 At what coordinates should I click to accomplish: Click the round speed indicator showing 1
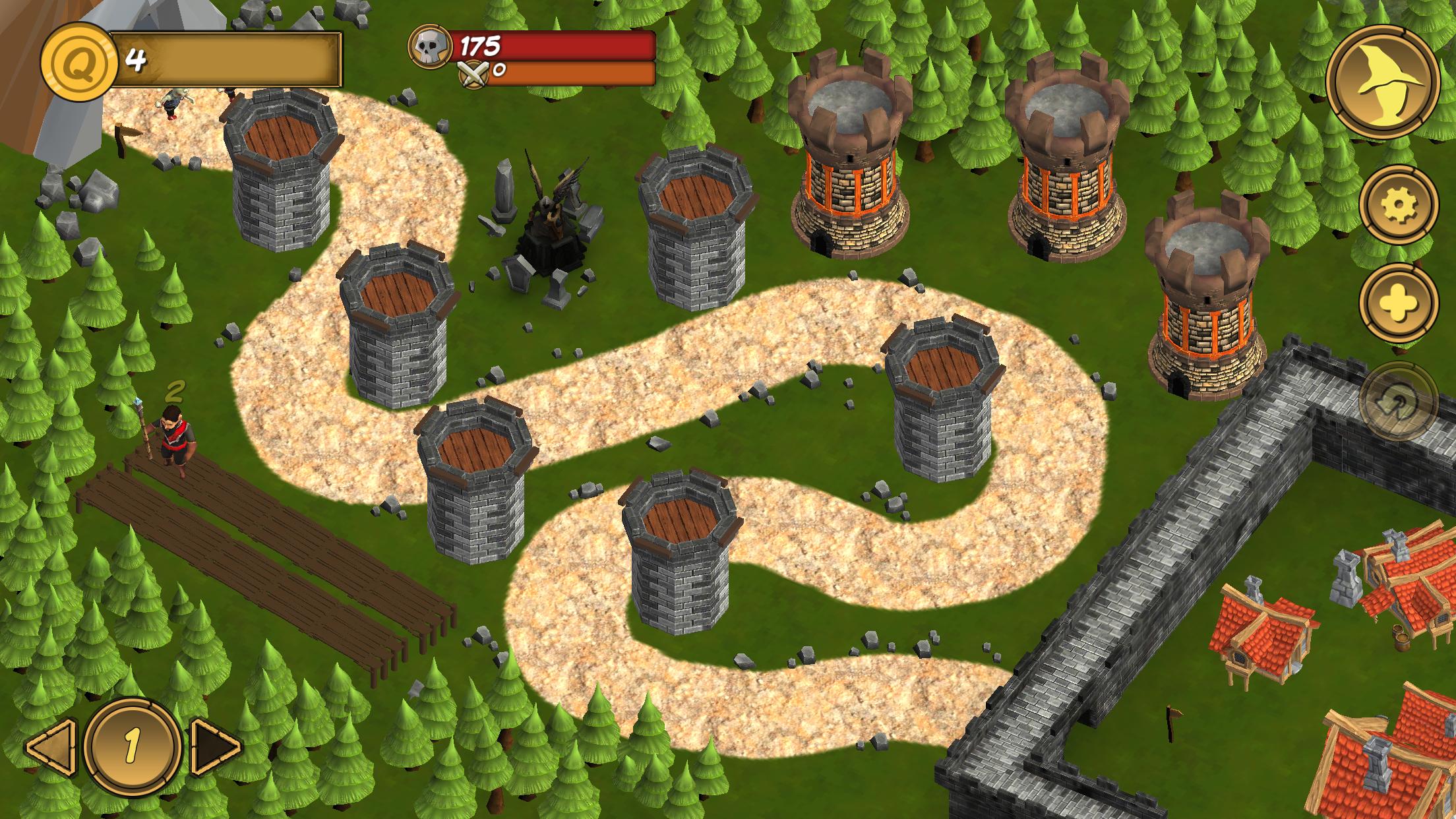pos(133,746)
